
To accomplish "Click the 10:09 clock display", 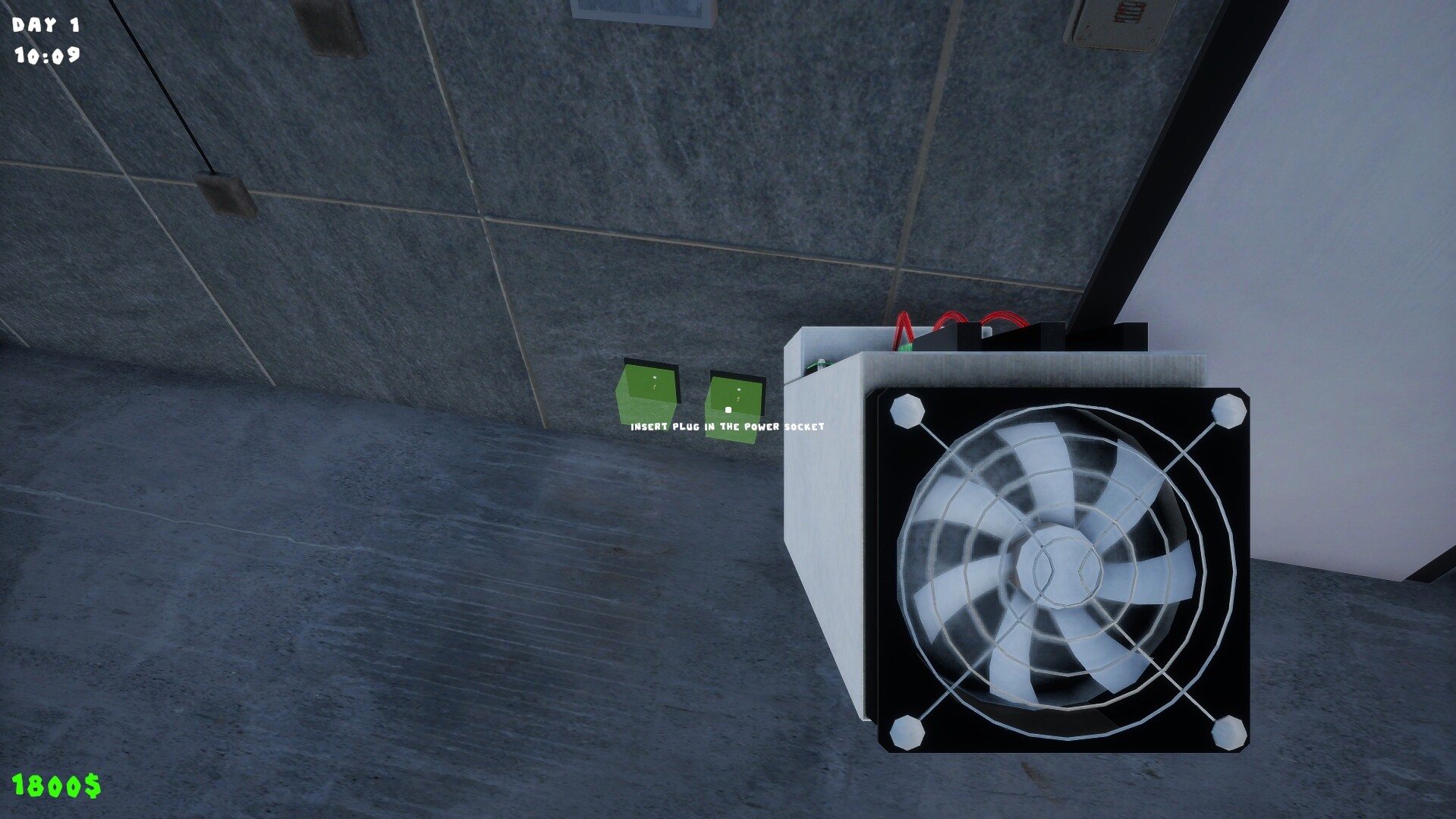I will tap(48, 56).
